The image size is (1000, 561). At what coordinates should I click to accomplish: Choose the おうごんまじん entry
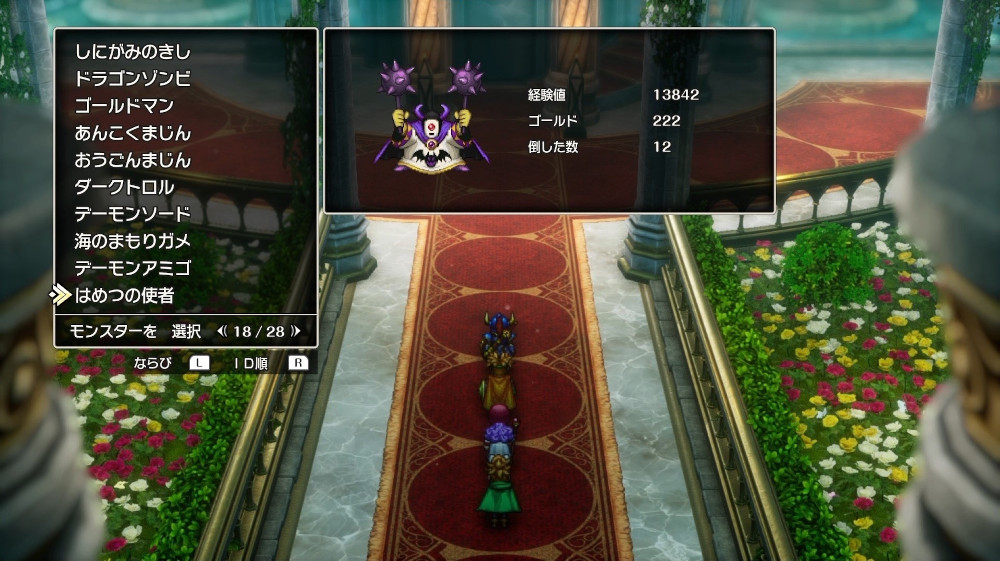pos(132,160)
